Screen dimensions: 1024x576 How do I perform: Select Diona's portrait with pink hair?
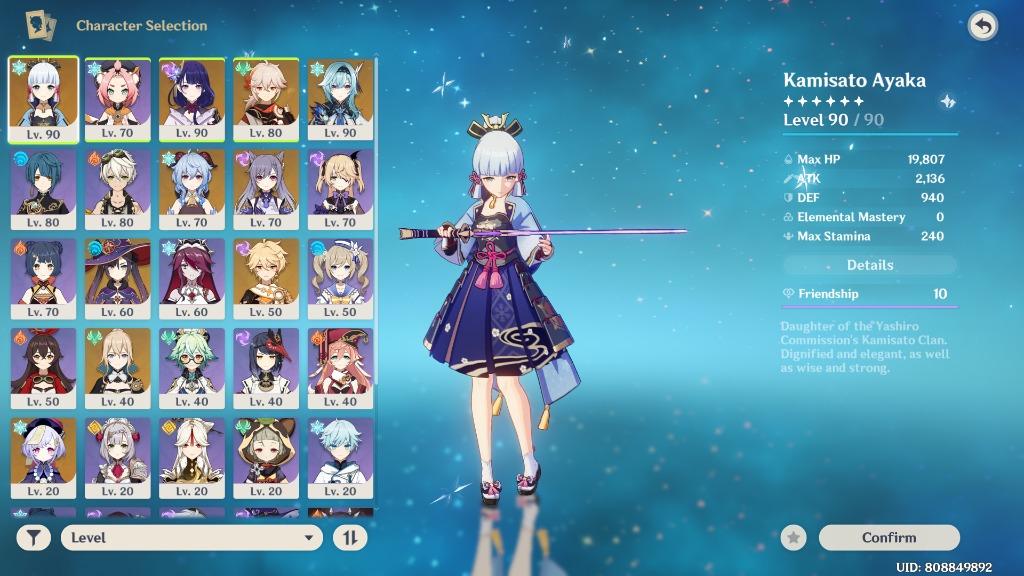[x=118, y=99]
